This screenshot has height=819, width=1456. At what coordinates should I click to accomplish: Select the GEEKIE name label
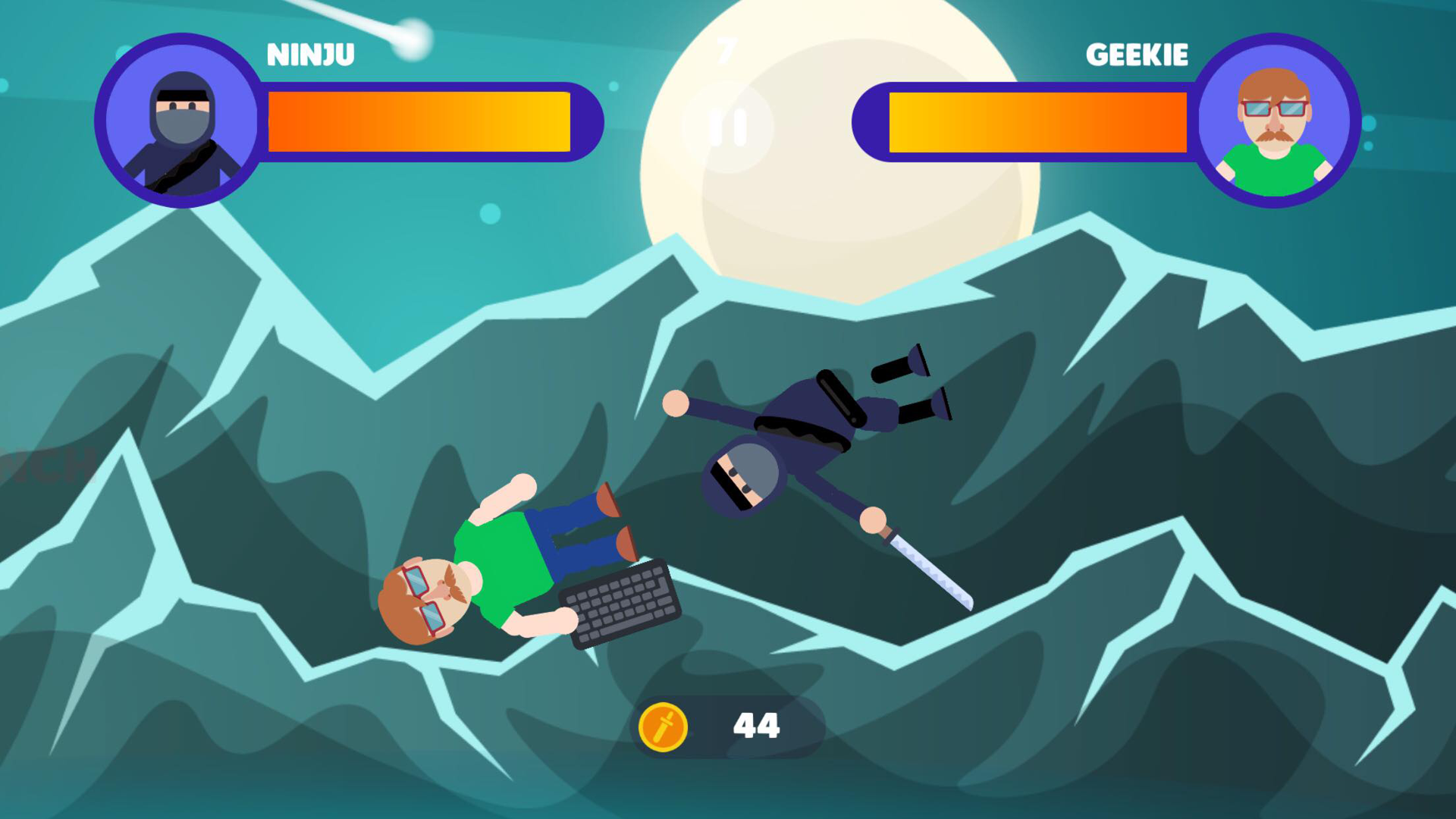1137,55
